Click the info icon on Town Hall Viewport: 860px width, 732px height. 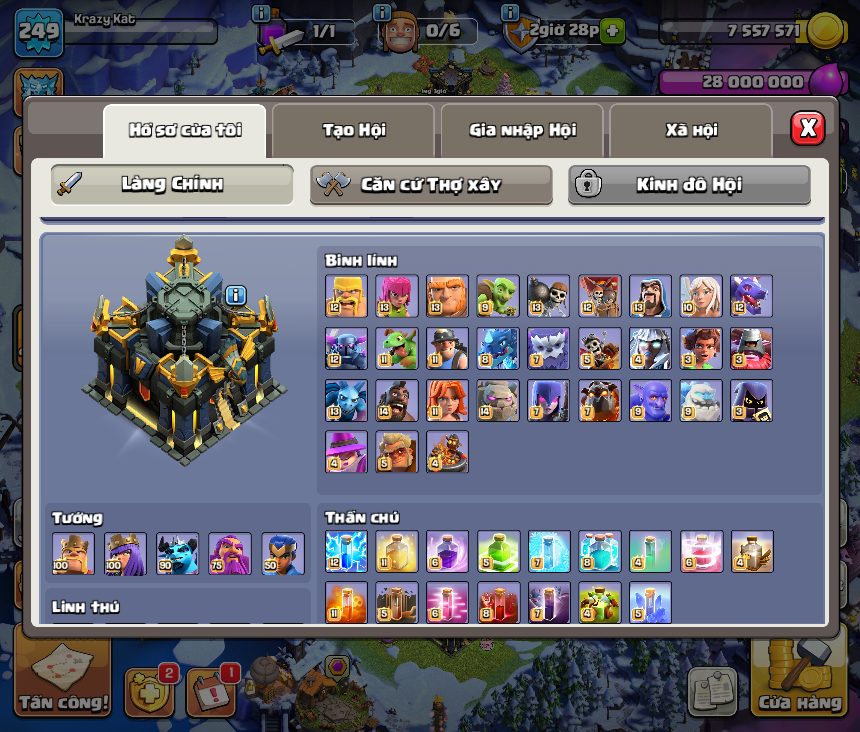(x=235, y=295)
